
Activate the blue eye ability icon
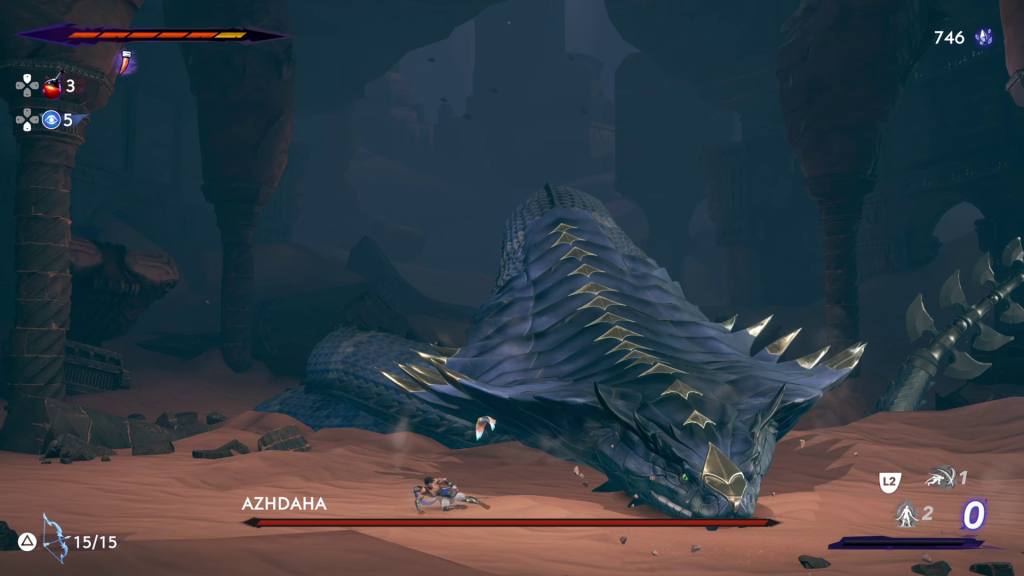[x=51, y=121]
